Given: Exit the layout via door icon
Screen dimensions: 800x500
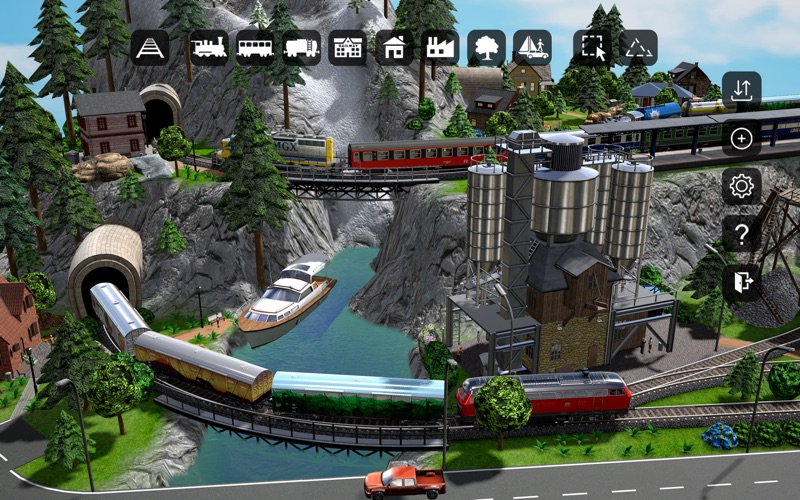Looking at the screenshot, I should [741, 282].
